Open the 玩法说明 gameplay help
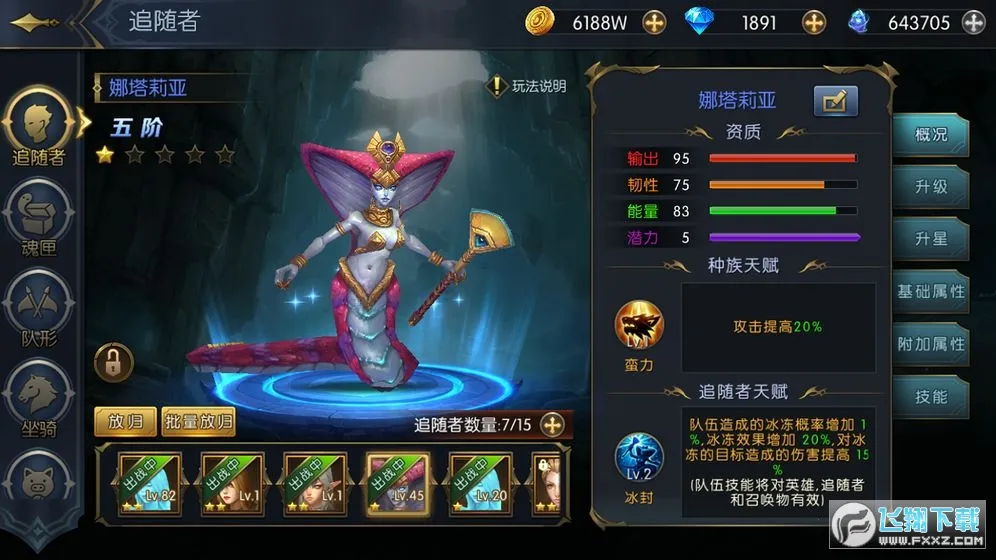The width and height of the screenshot is (996, 560). pyautogui.click(x=528, y=87)
